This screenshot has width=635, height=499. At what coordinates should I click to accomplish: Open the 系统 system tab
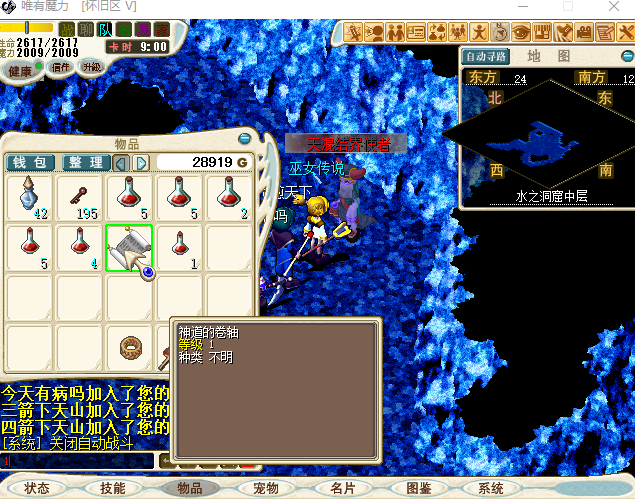491,488
